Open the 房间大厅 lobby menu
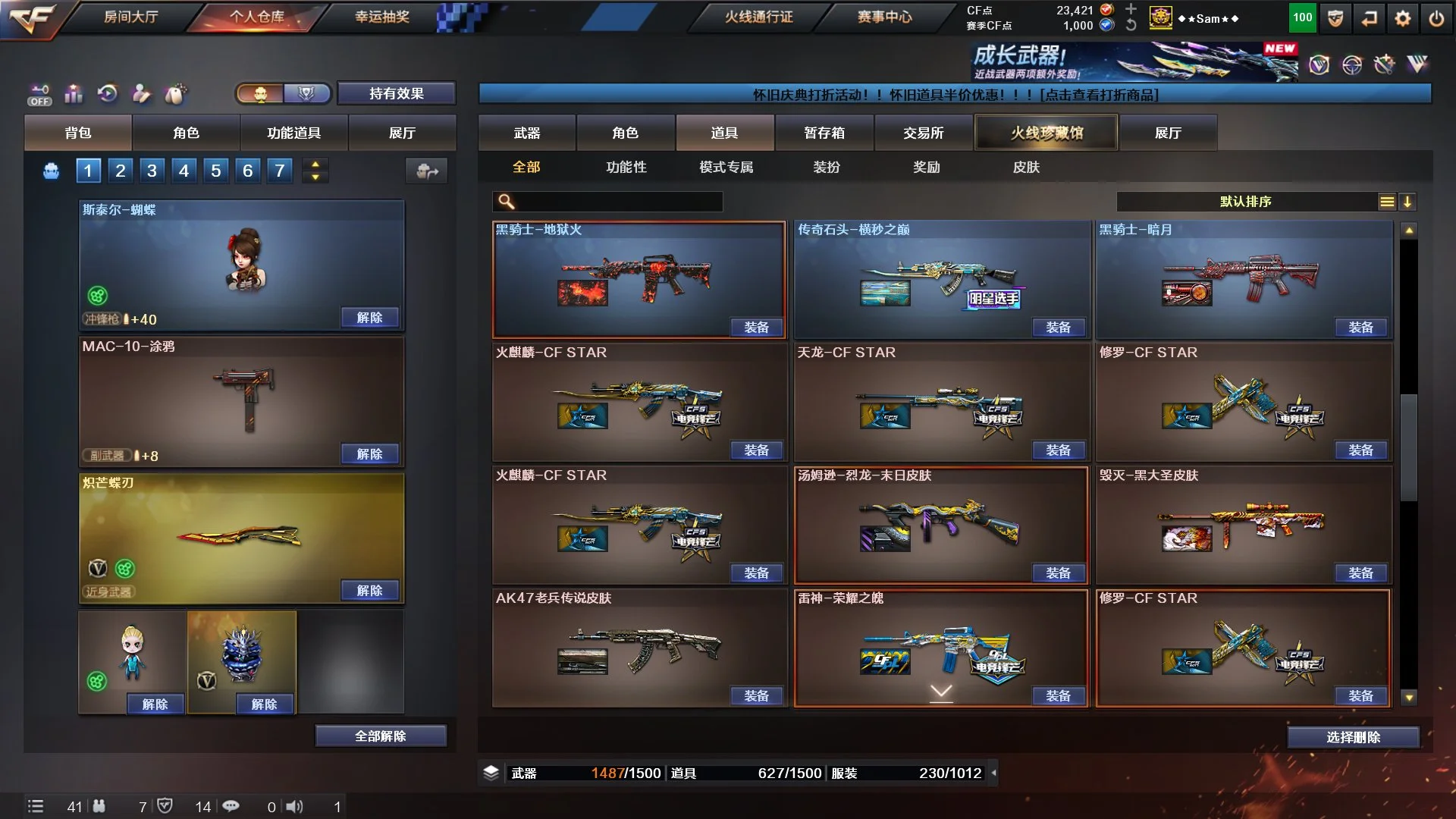This screenshot has width=1456, height=819. point(130,17)
